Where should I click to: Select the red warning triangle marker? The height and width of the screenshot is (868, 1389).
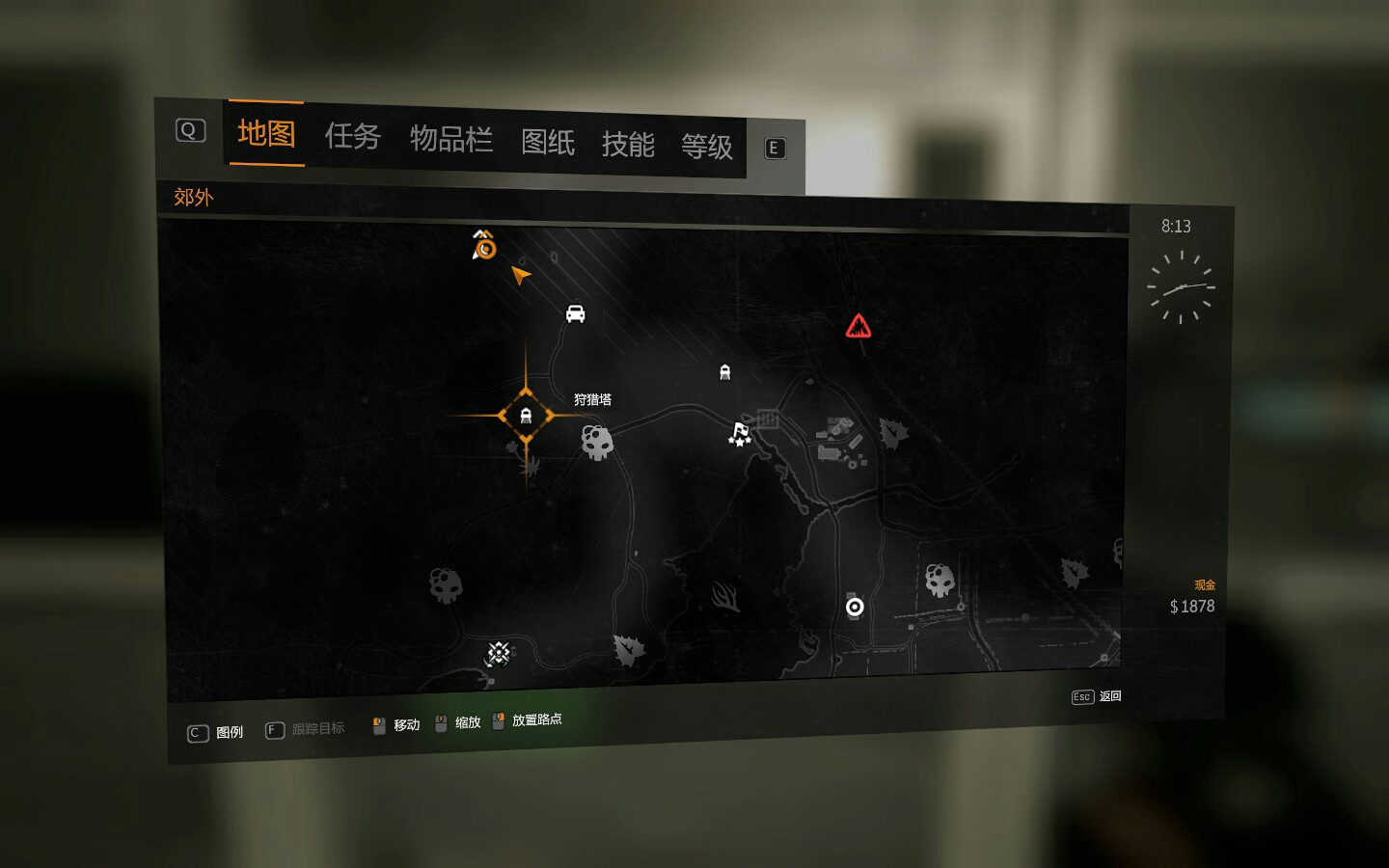[858, 327]
